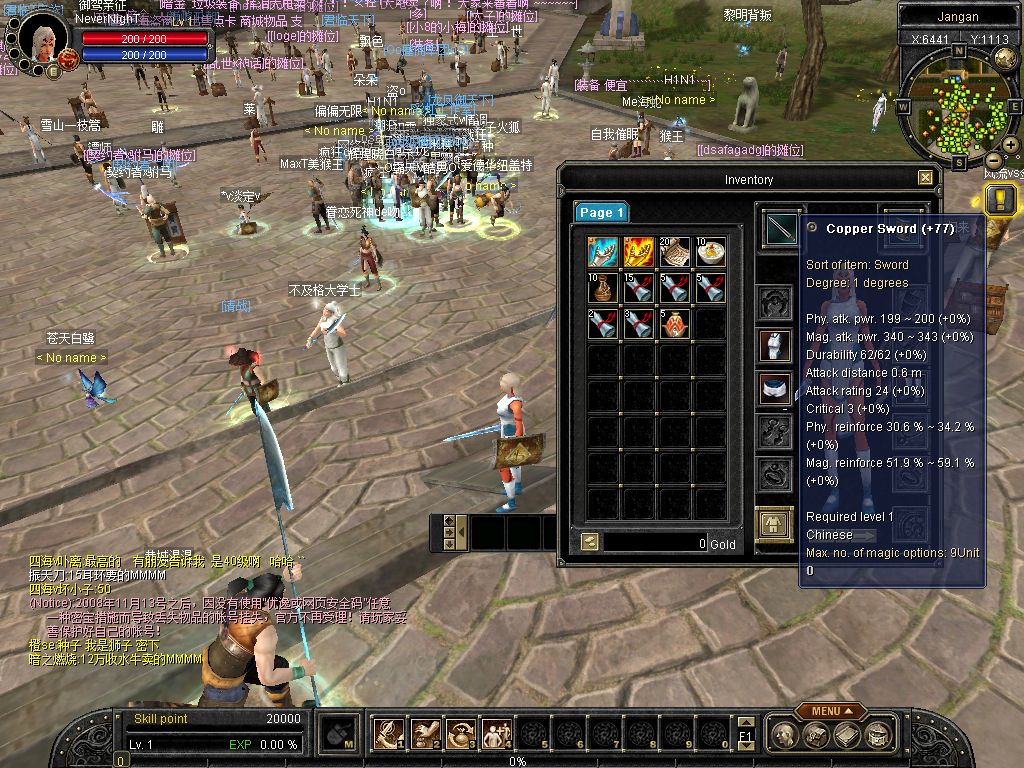The height and width of the screenshot is (768, 1024).
Task: Zoom in the minimap
Action: (1011, 146)
